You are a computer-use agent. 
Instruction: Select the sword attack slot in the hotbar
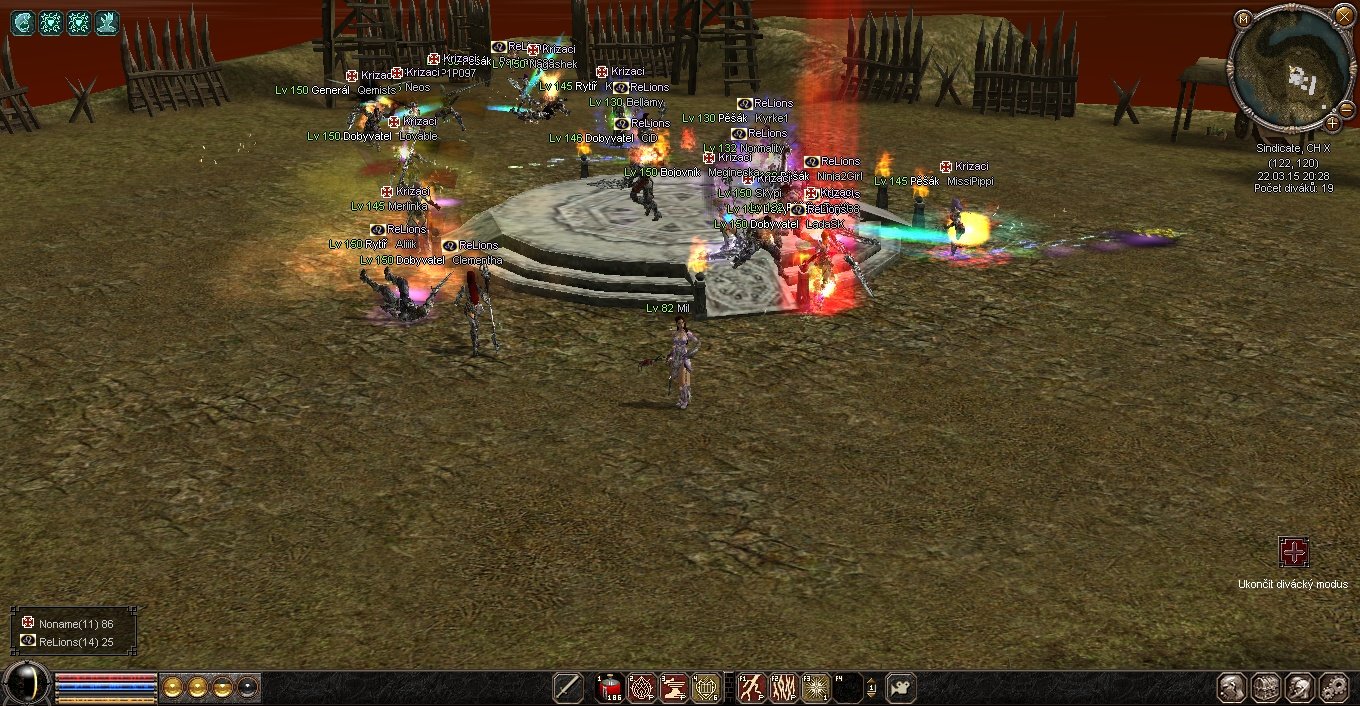point(568,688)
